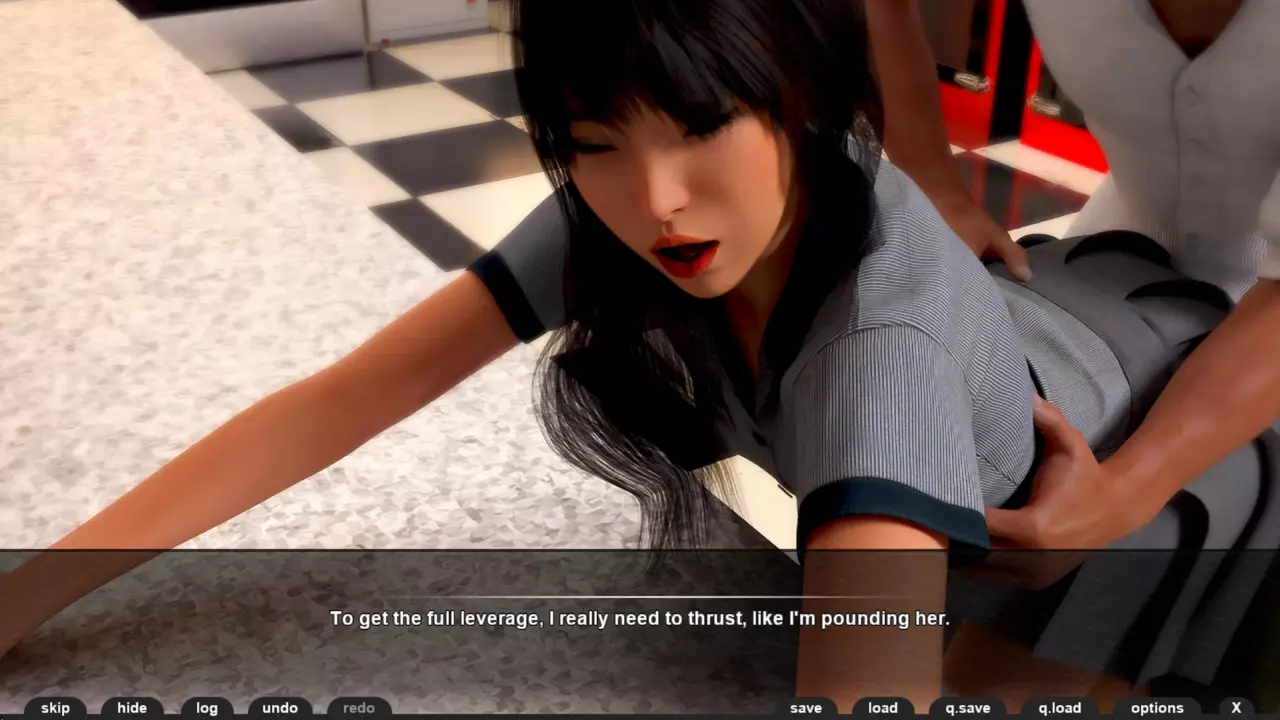Open the options menu
The height and width of the screenshot is (720, 1280).
pyautogui.click(x=1157, y=708)
